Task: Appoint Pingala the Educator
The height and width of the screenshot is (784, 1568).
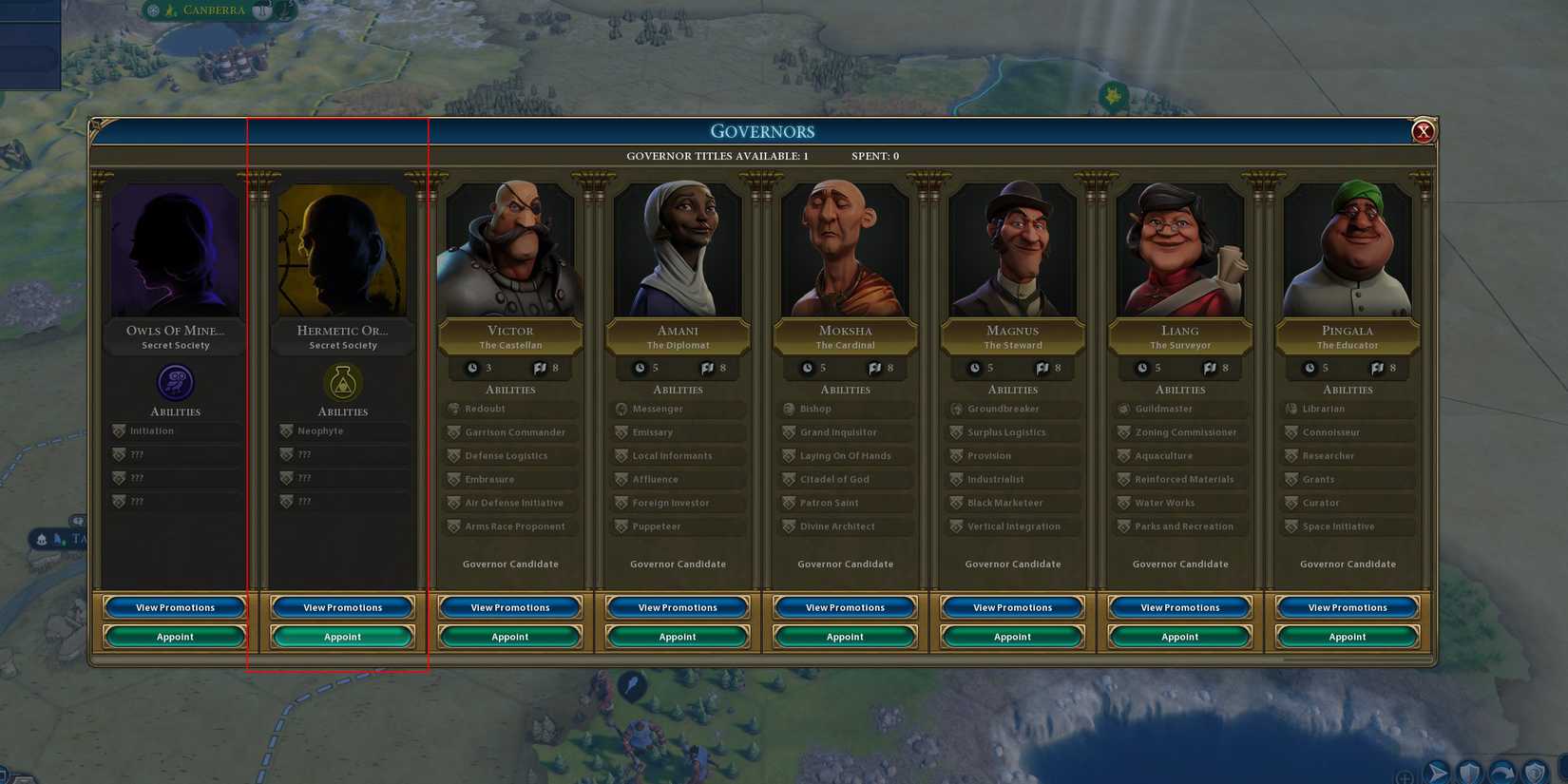Action: coord(1348,637)
